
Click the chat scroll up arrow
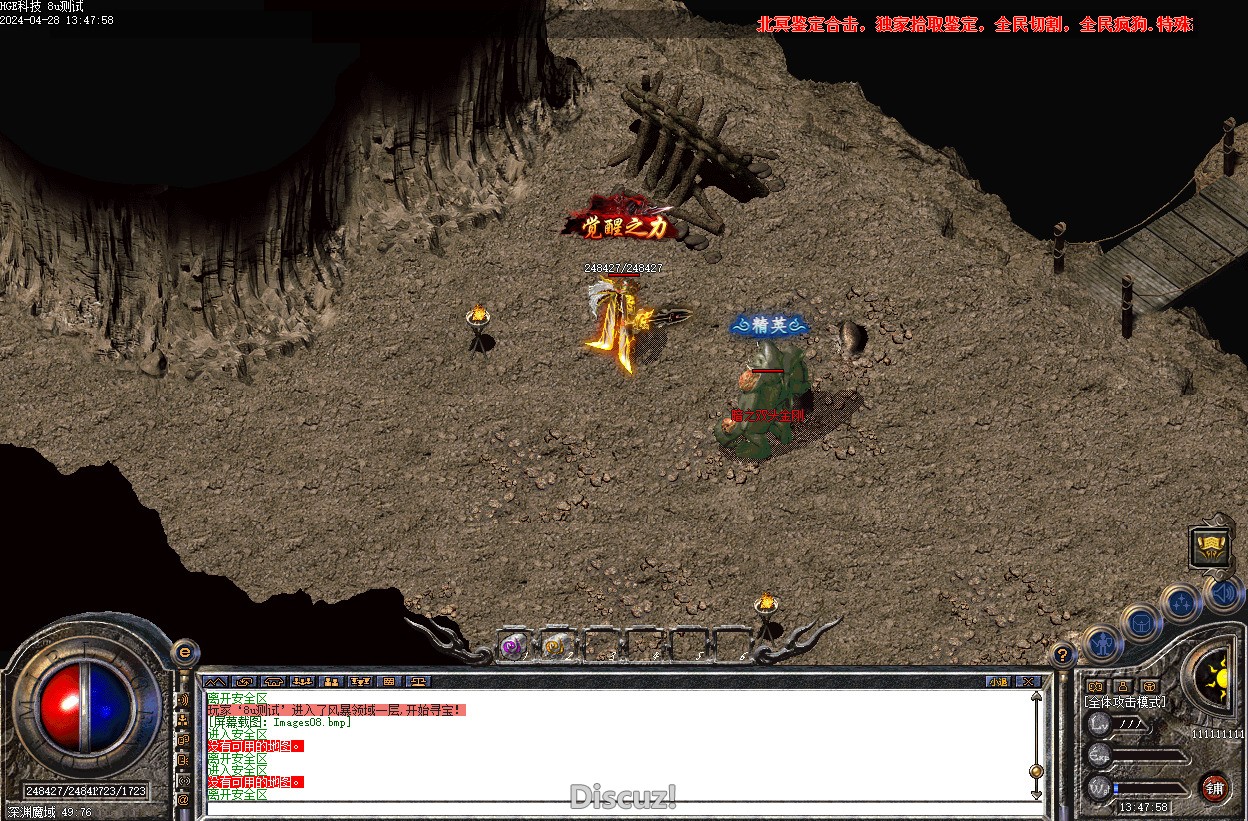[x=1036, y=696]
